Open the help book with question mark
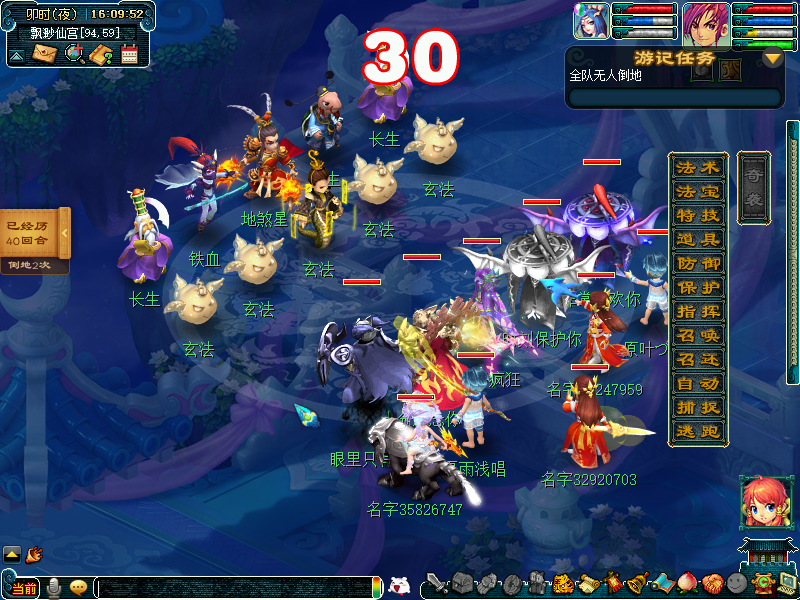This screenshot has height=600, width=800. click(x=100, y=54)
